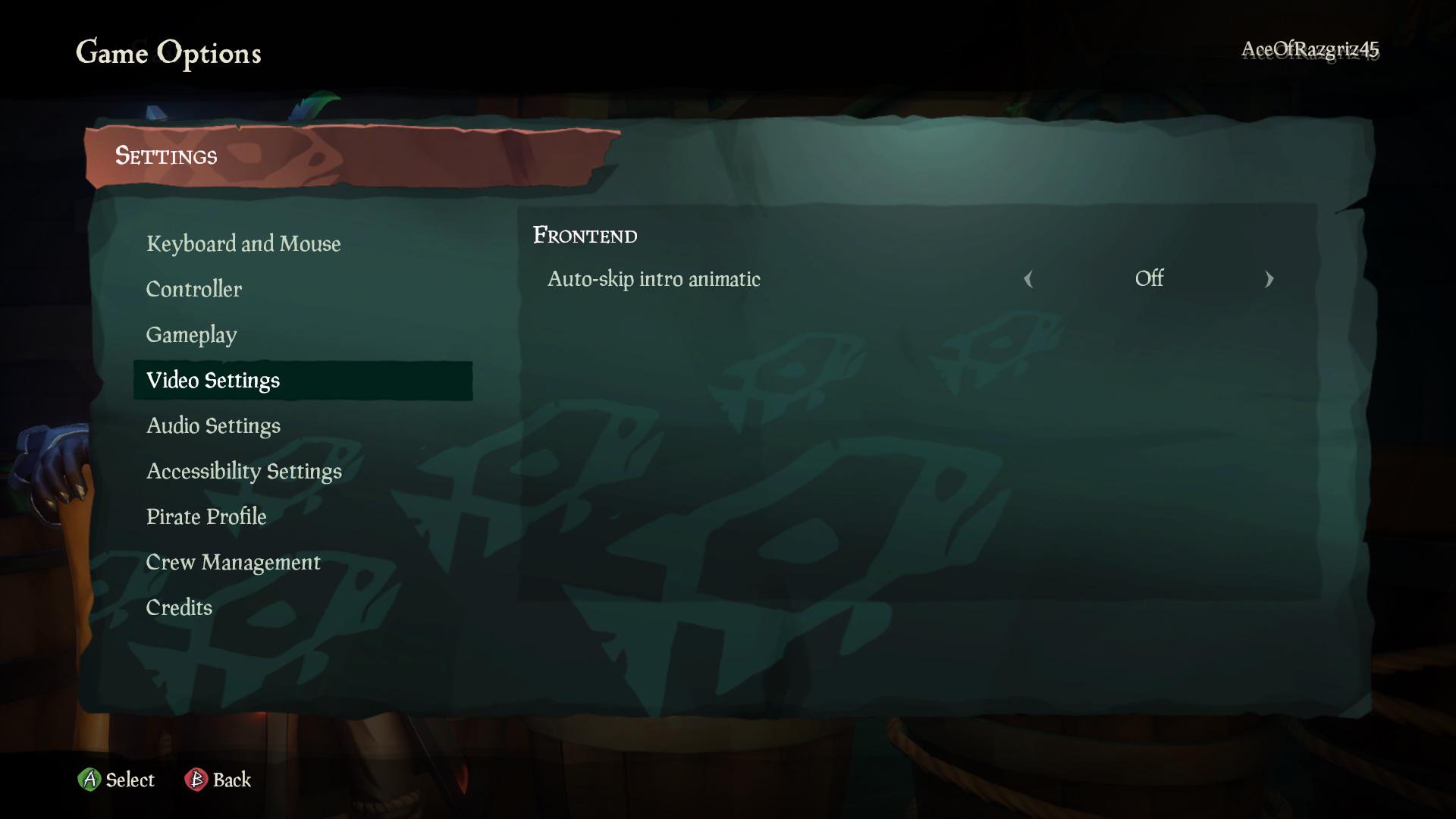
Task: Click the Game Options title
Action: (x=169, y=53)
